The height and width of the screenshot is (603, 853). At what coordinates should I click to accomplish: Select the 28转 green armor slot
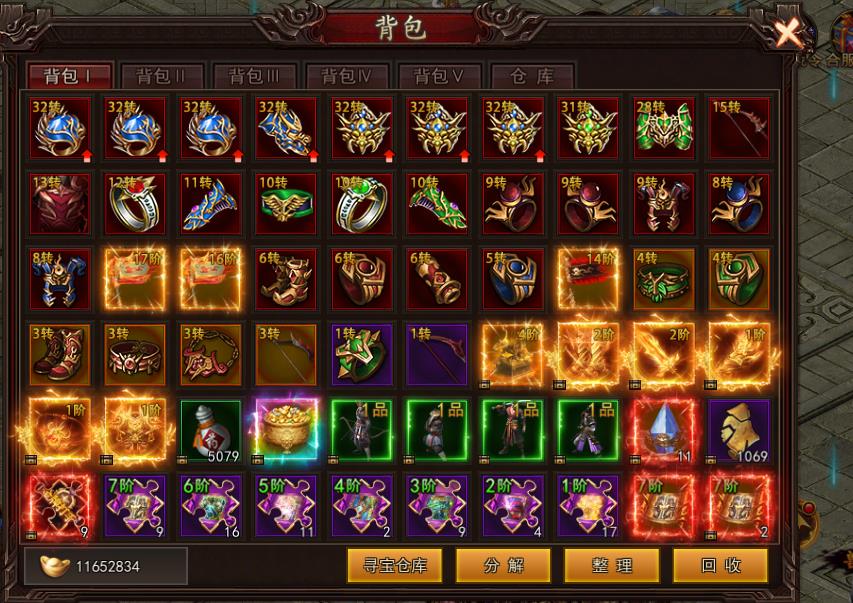(x=664, y=128)
